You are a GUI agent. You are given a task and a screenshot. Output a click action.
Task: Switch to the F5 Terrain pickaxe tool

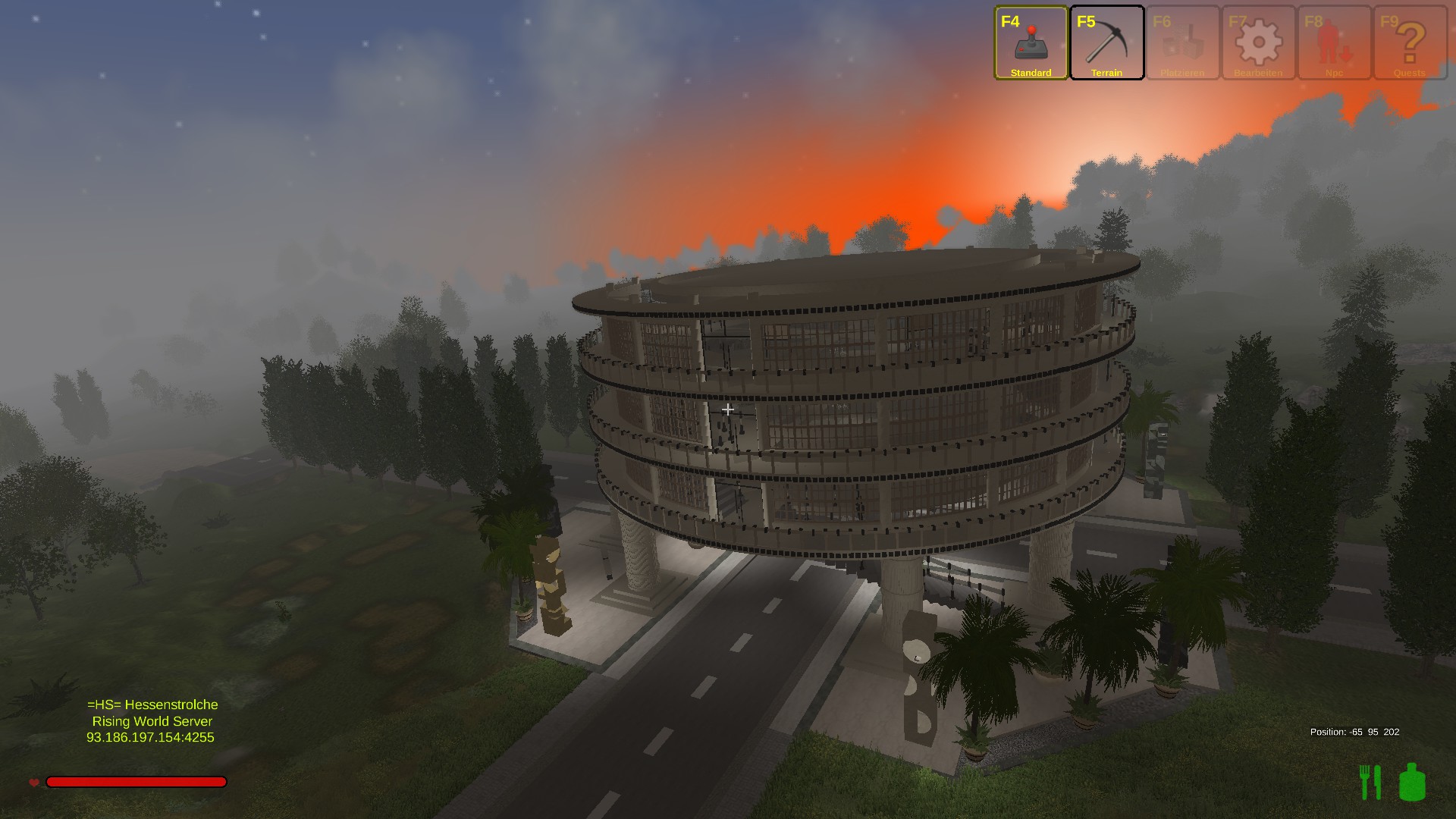(1106, 42)
